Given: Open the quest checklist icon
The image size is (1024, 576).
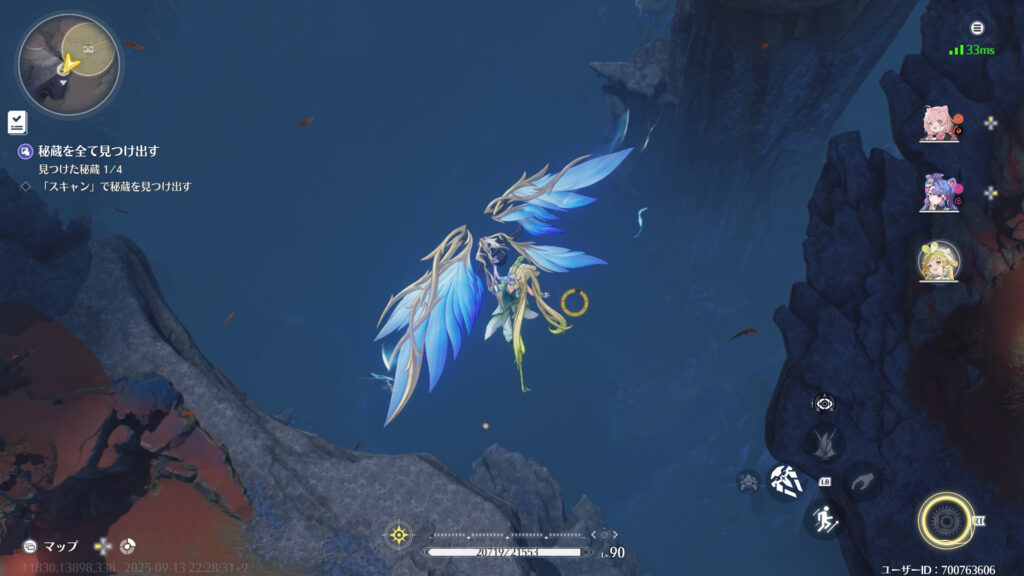Looking at the screenshot, I should (x=17, y=123).
